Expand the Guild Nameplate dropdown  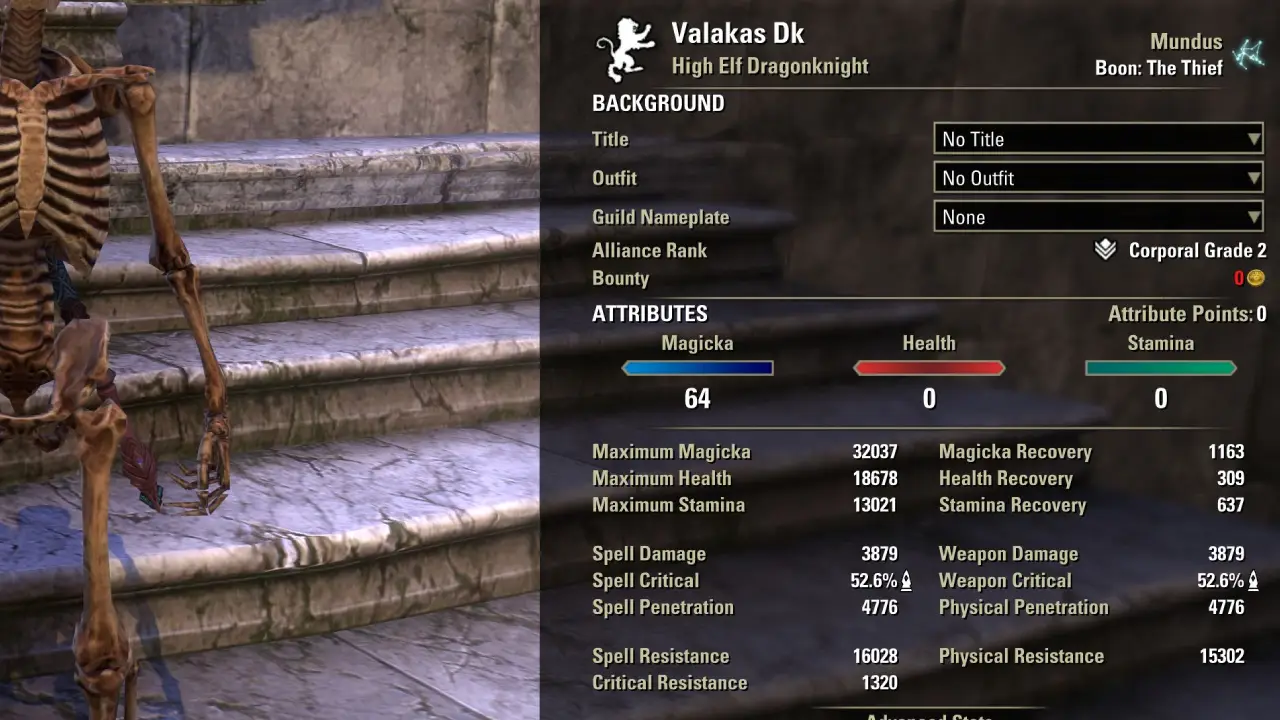pos(1098,217)
